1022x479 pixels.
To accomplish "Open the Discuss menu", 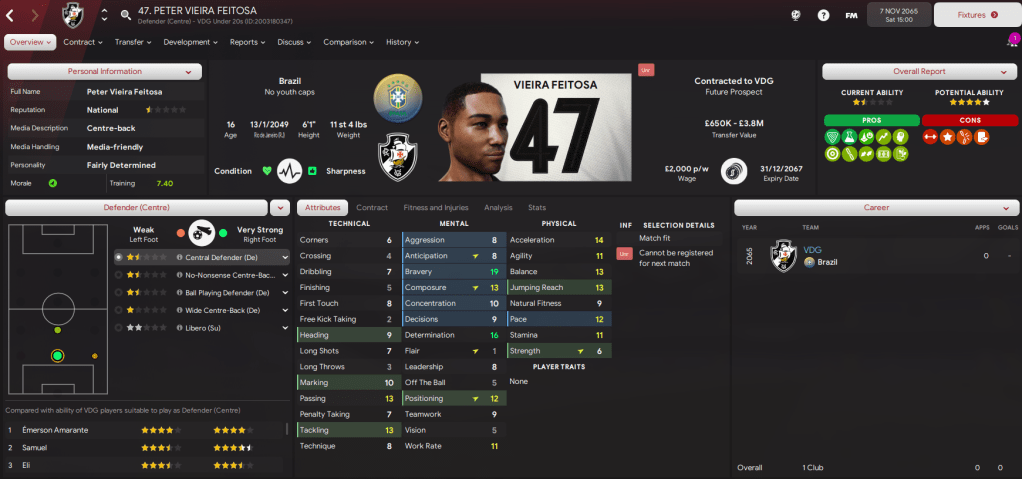I will (294, 42).
